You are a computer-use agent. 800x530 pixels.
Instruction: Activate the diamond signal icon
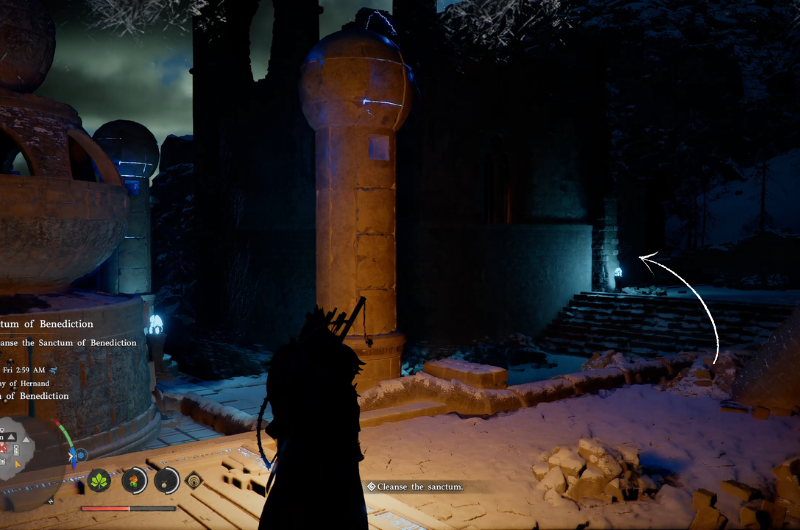194,480
